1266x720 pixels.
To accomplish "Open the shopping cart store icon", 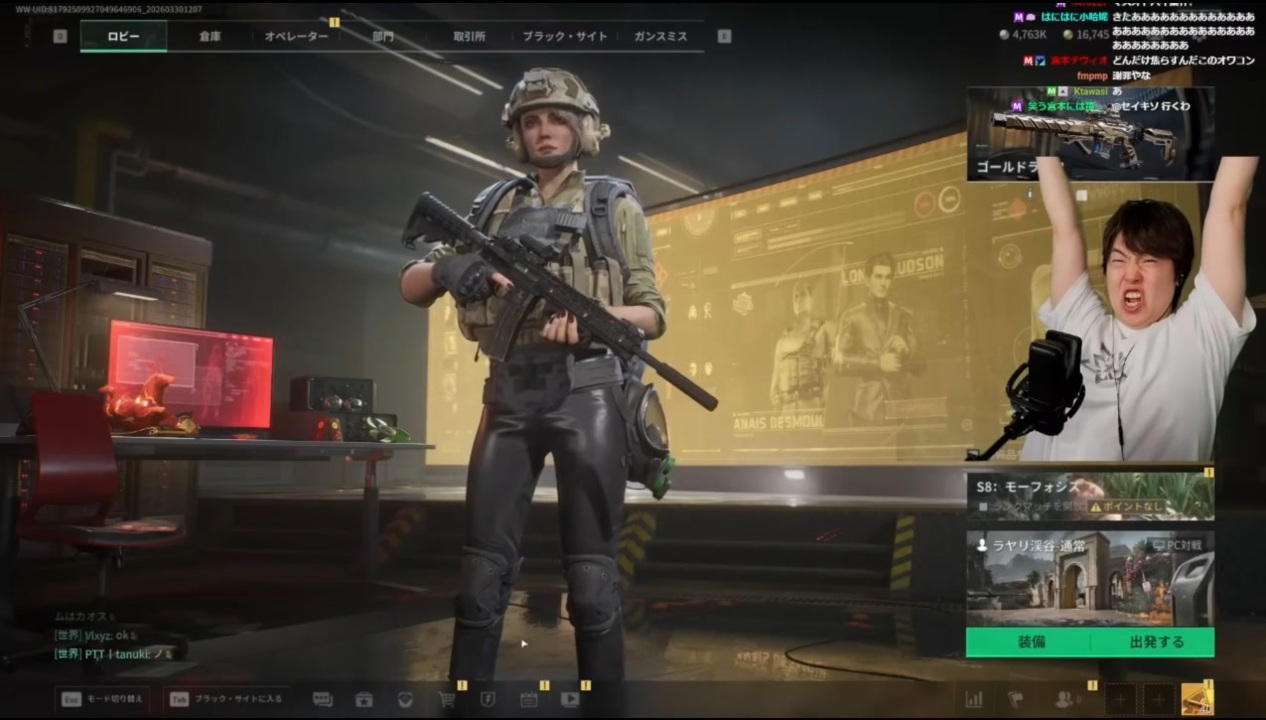I will point(446,699).
